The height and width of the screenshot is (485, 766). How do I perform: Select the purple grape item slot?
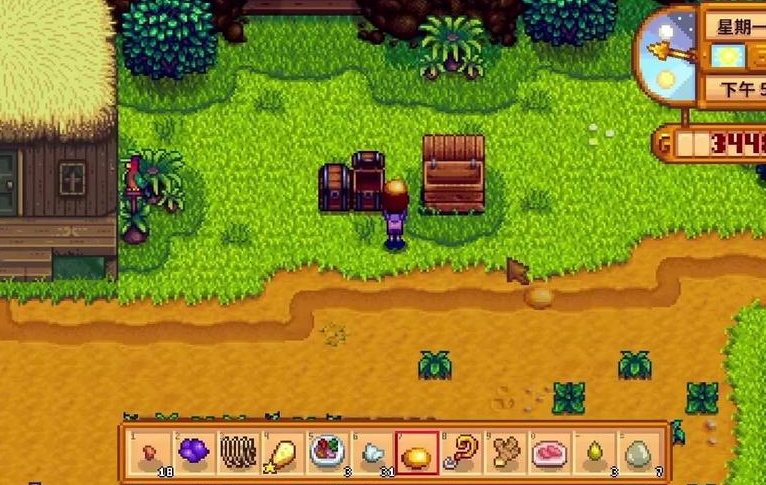[x=195, y=453]
